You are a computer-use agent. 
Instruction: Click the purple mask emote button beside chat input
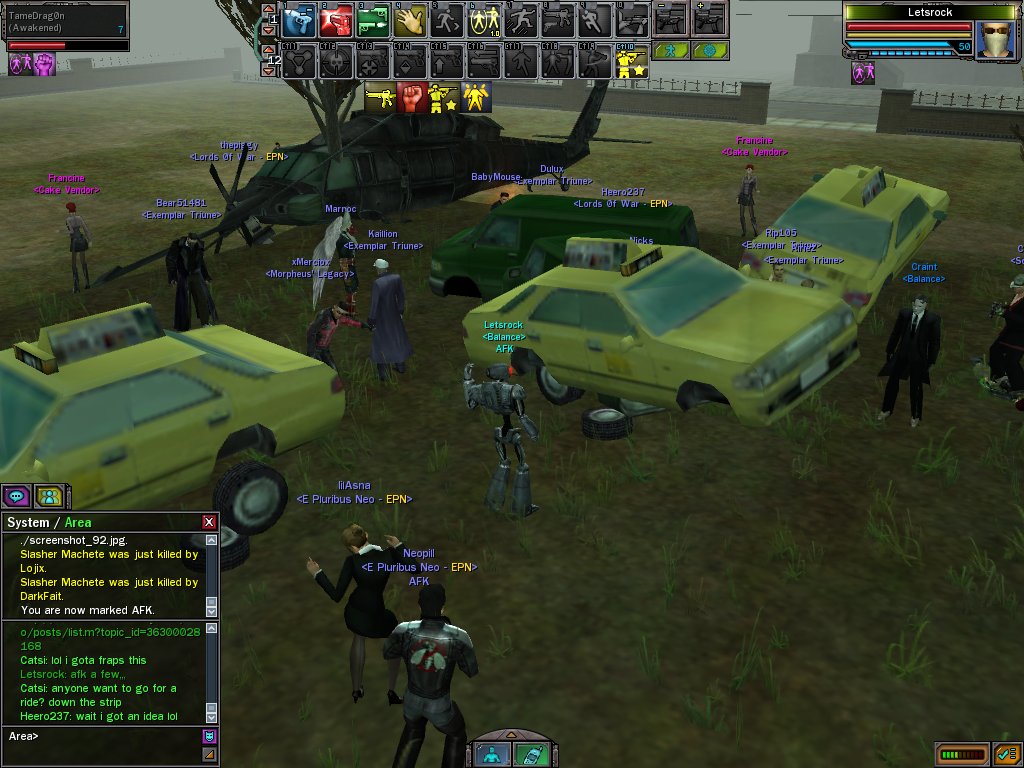(210, 737)
